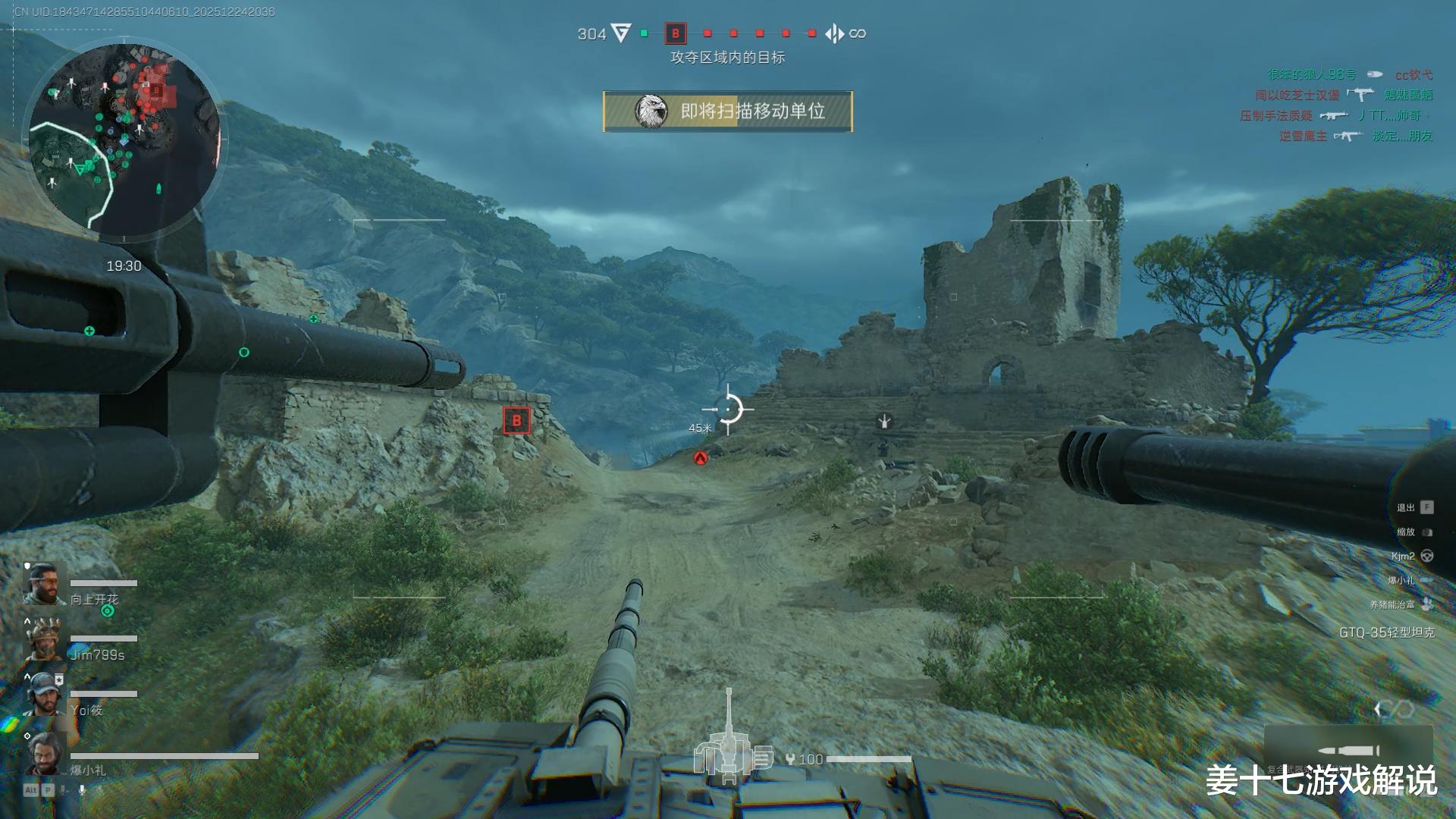Select squad member Jim799s's portrait
Screen dimensions: 1456x819
(43, 639)
